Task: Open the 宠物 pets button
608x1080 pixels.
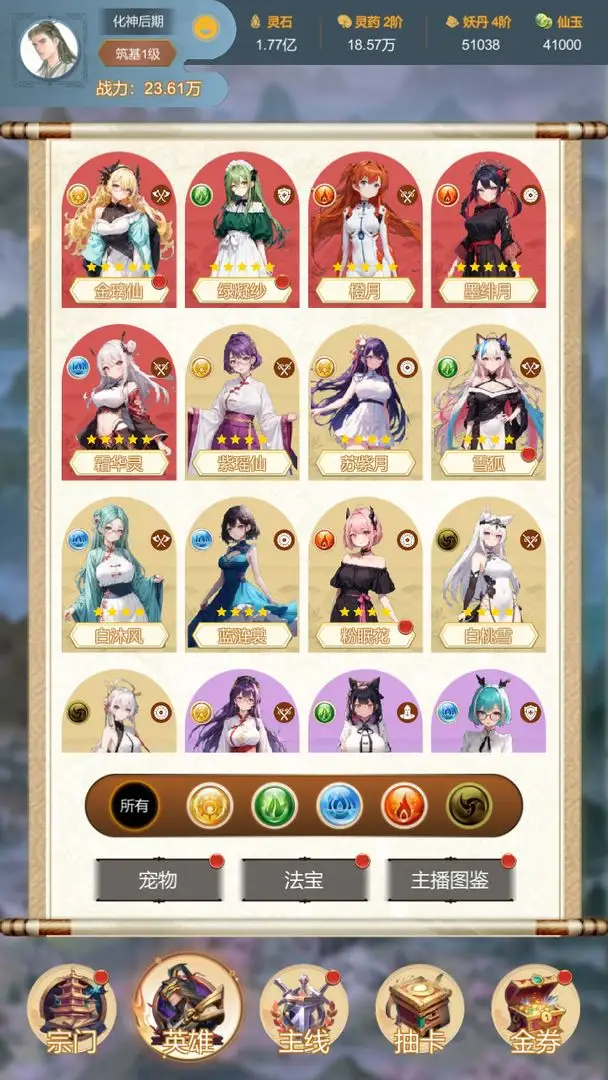Action: point(158,880)
